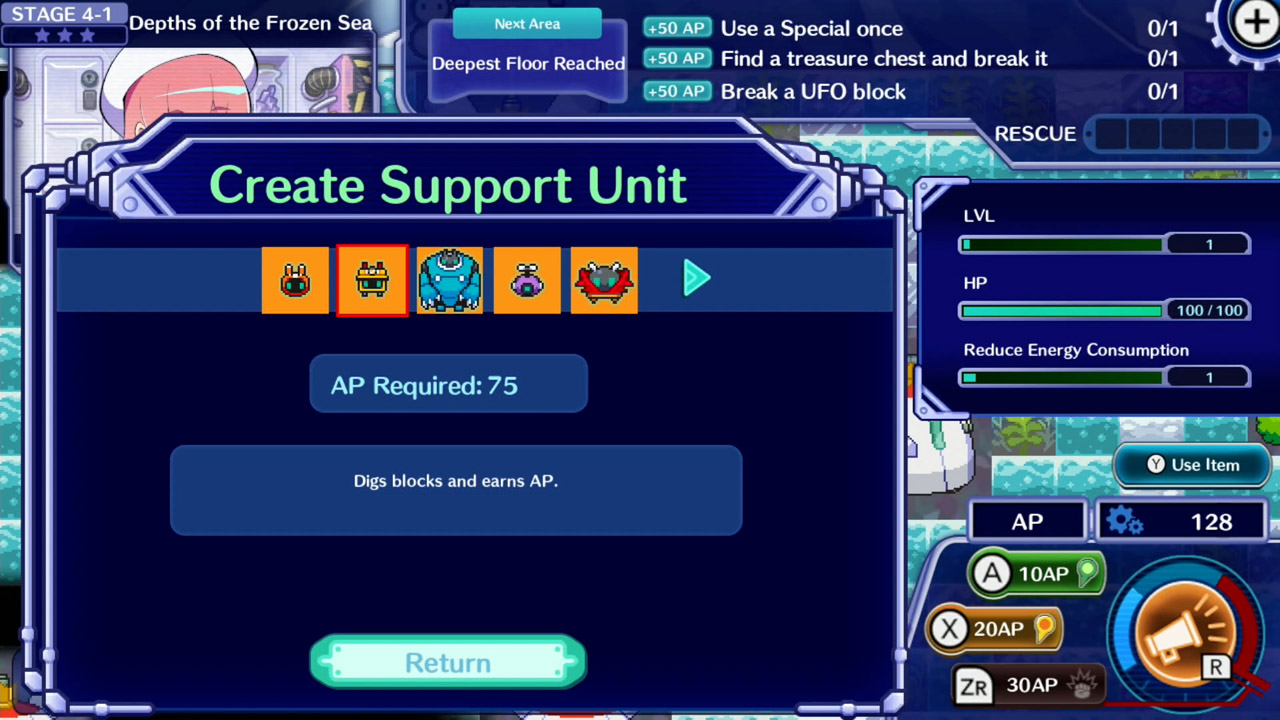
Task: Advance to the next unit page arrow
Action: tap(695, 279)
